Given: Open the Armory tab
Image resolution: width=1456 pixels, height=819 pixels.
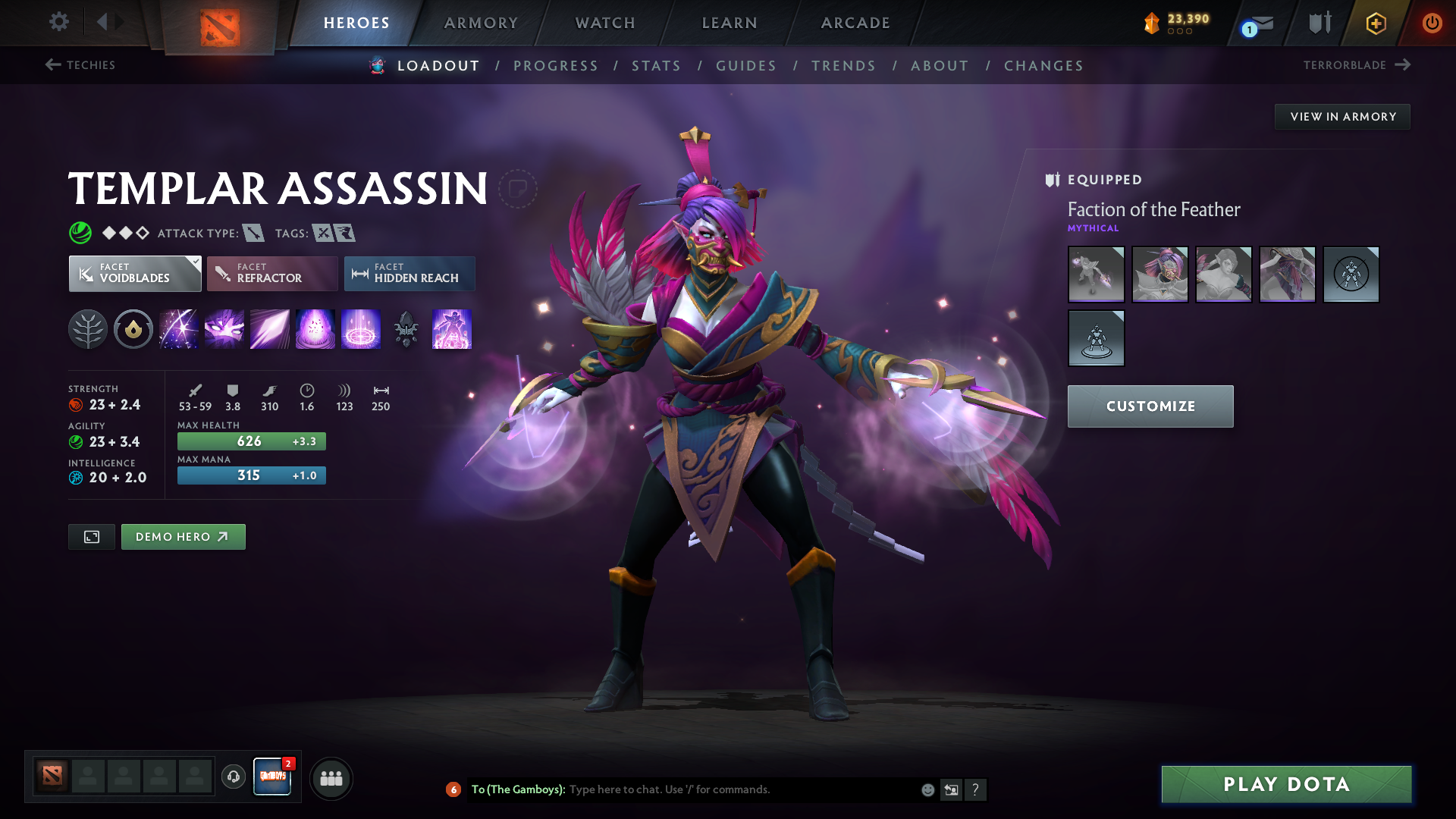Looking at the screenshot, I should (x=481, y=23).
